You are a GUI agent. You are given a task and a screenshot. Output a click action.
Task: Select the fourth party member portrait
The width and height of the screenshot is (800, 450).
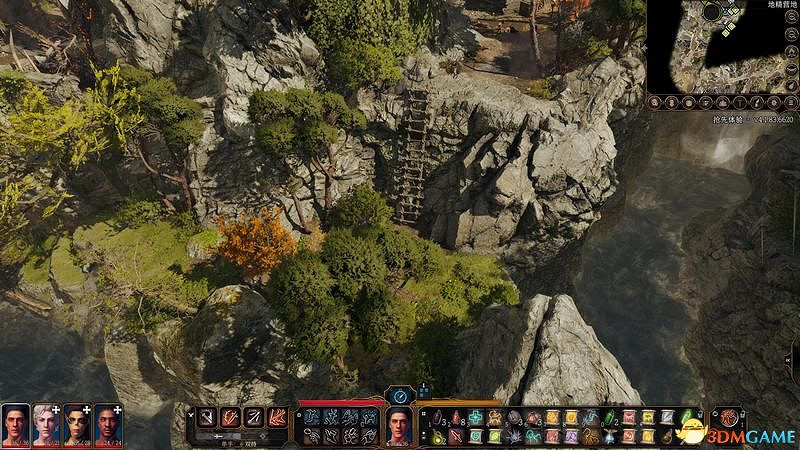[x=108, y=424]
